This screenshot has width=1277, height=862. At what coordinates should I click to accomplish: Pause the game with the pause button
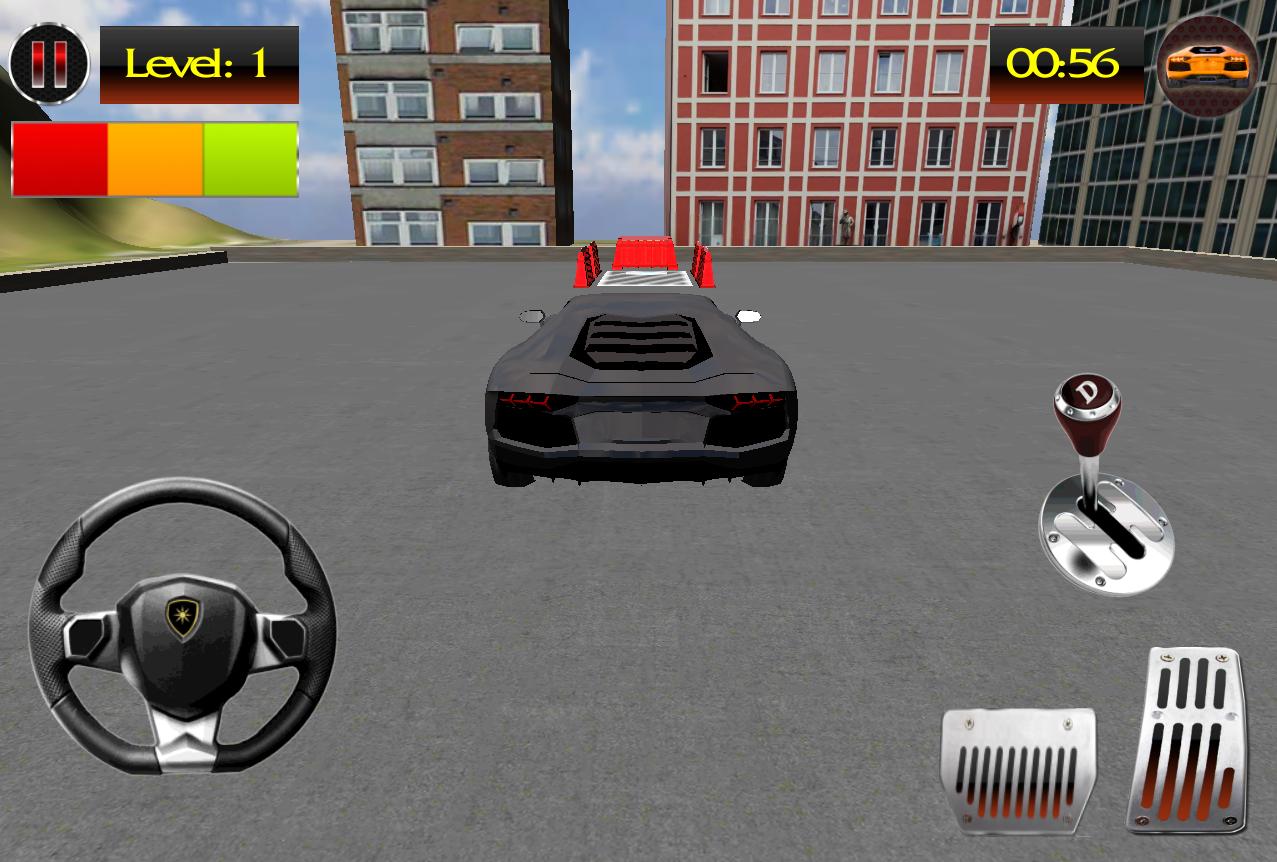click(x=49, y=64)
